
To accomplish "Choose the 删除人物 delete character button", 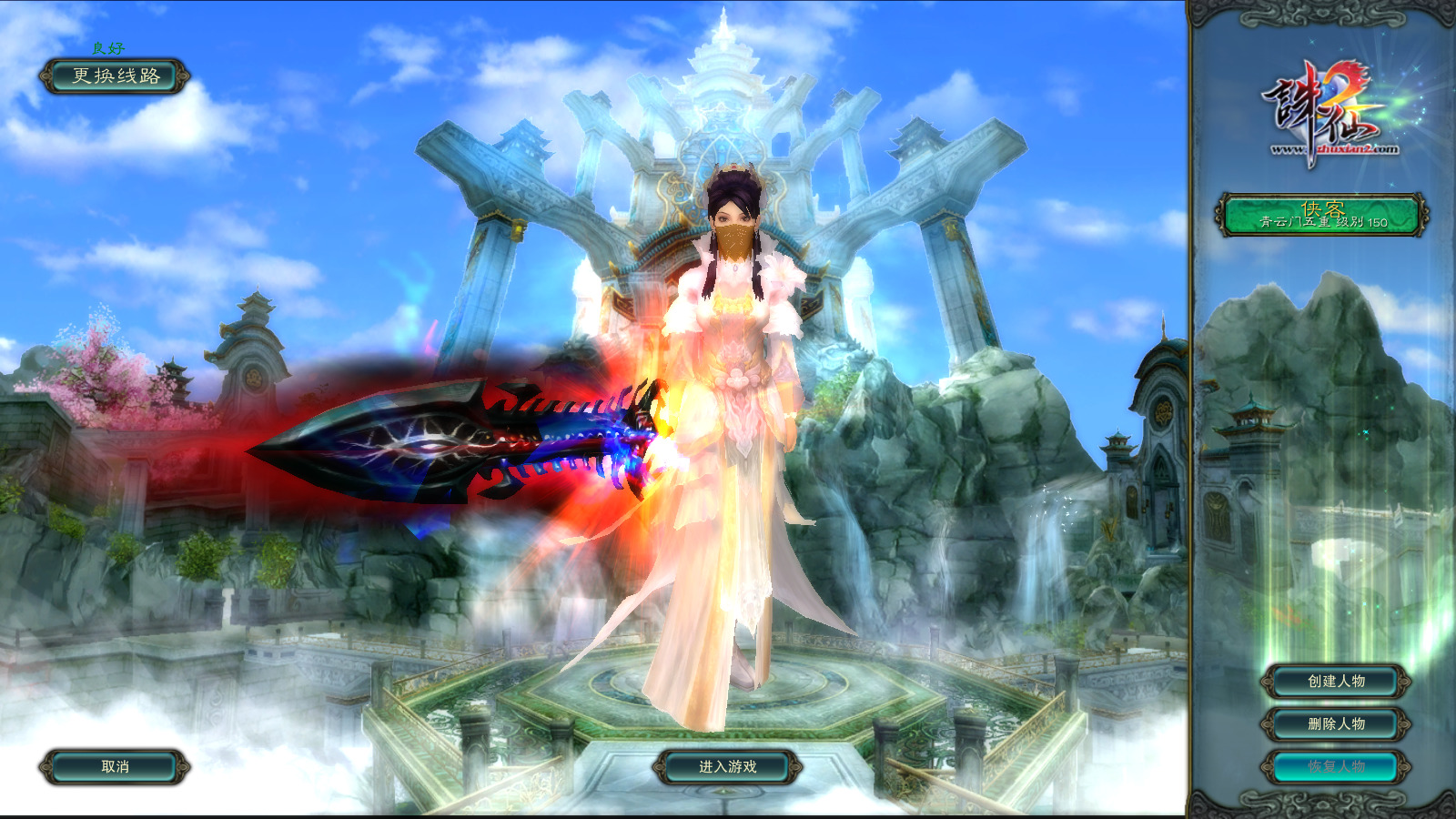I will tap(1336, 723).
